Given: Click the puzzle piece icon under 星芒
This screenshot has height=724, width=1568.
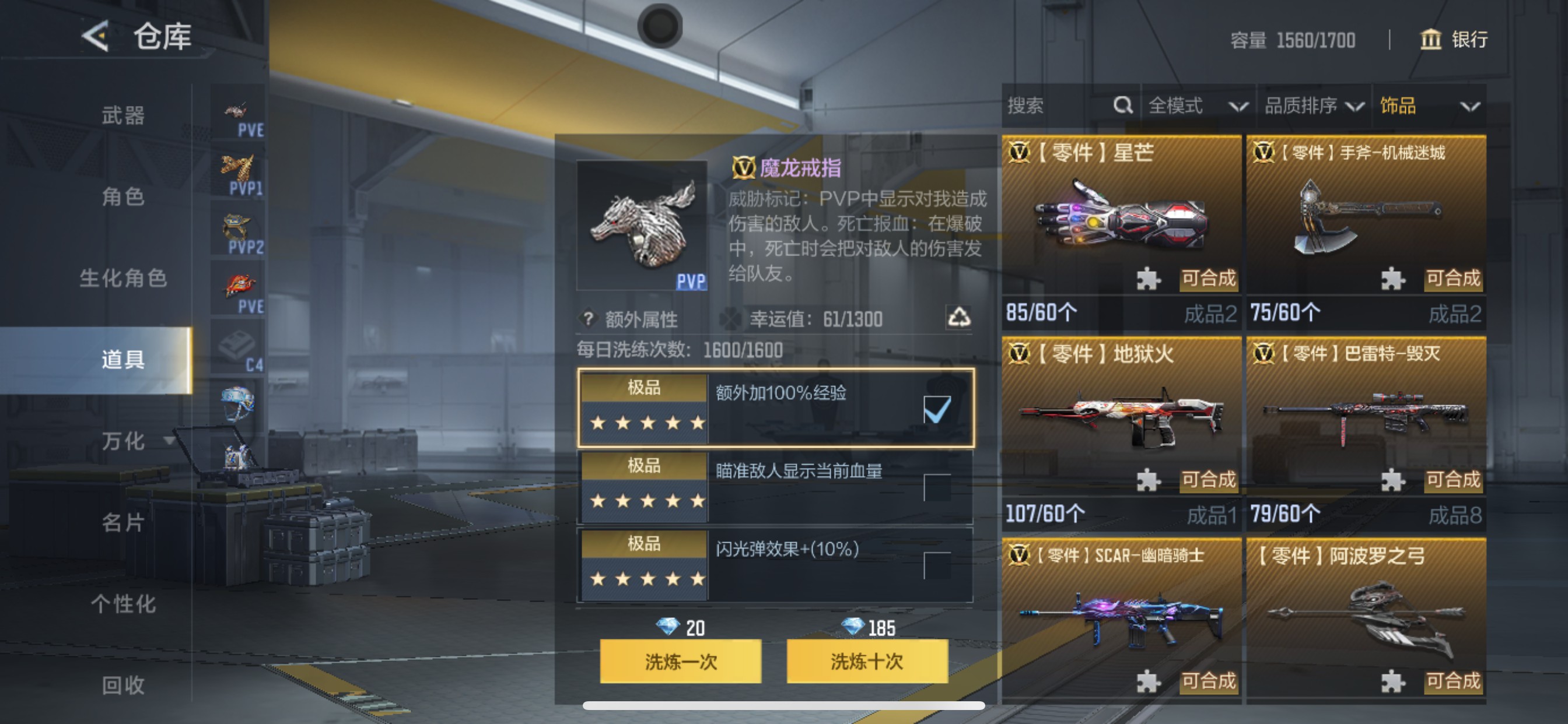Looking at the screenshot, I should click(1148, 279).
